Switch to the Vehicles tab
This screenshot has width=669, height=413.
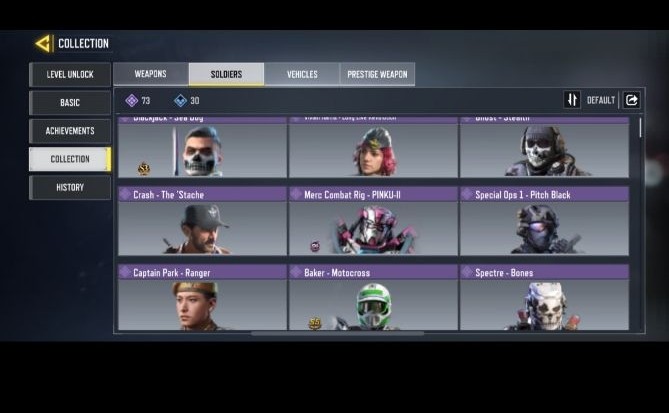302,74
